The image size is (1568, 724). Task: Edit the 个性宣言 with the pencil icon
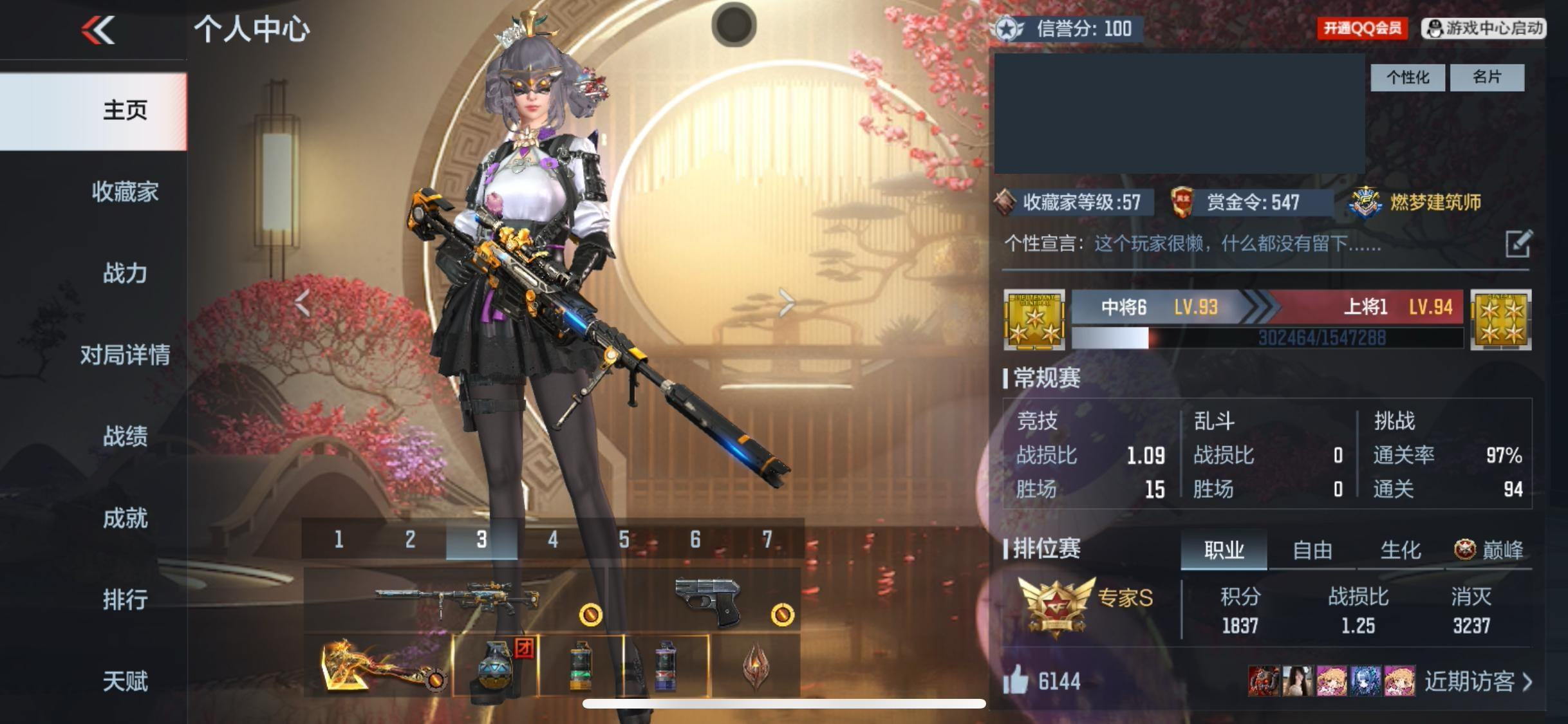(1518, 244)
